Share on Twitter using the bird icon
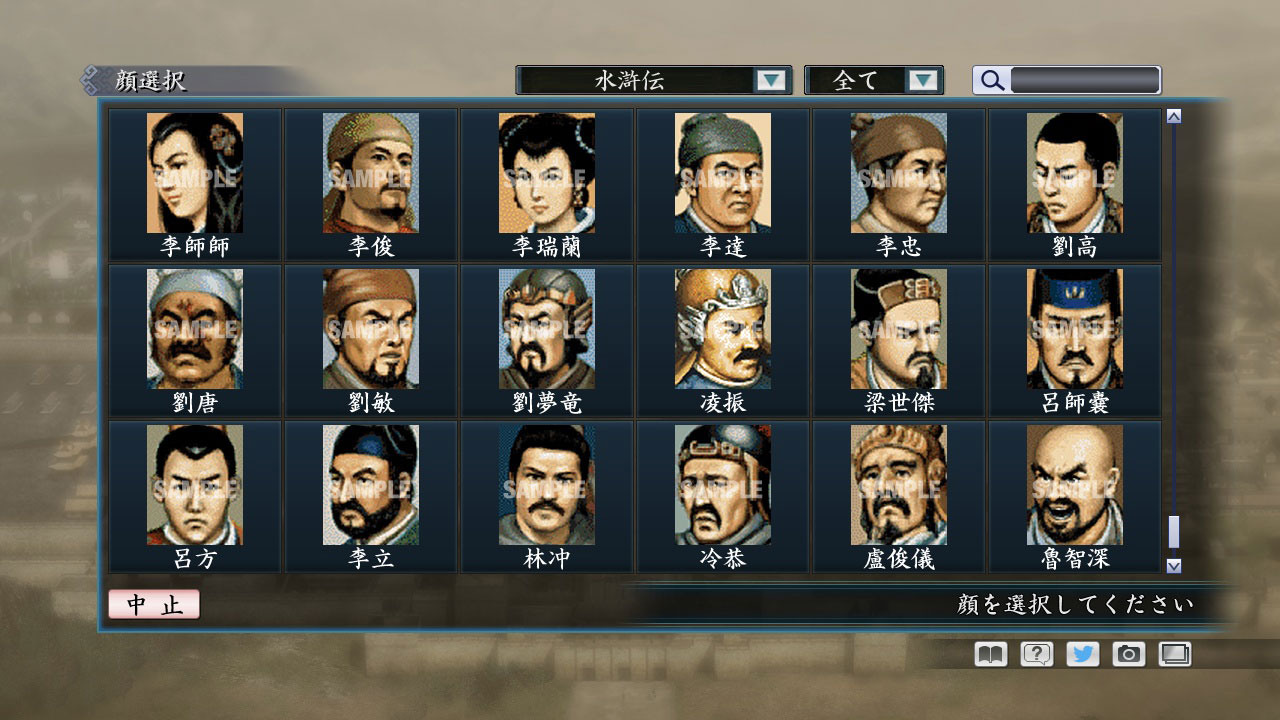1280x720 pixels. pyautogui.click(x=1081, y=654)
